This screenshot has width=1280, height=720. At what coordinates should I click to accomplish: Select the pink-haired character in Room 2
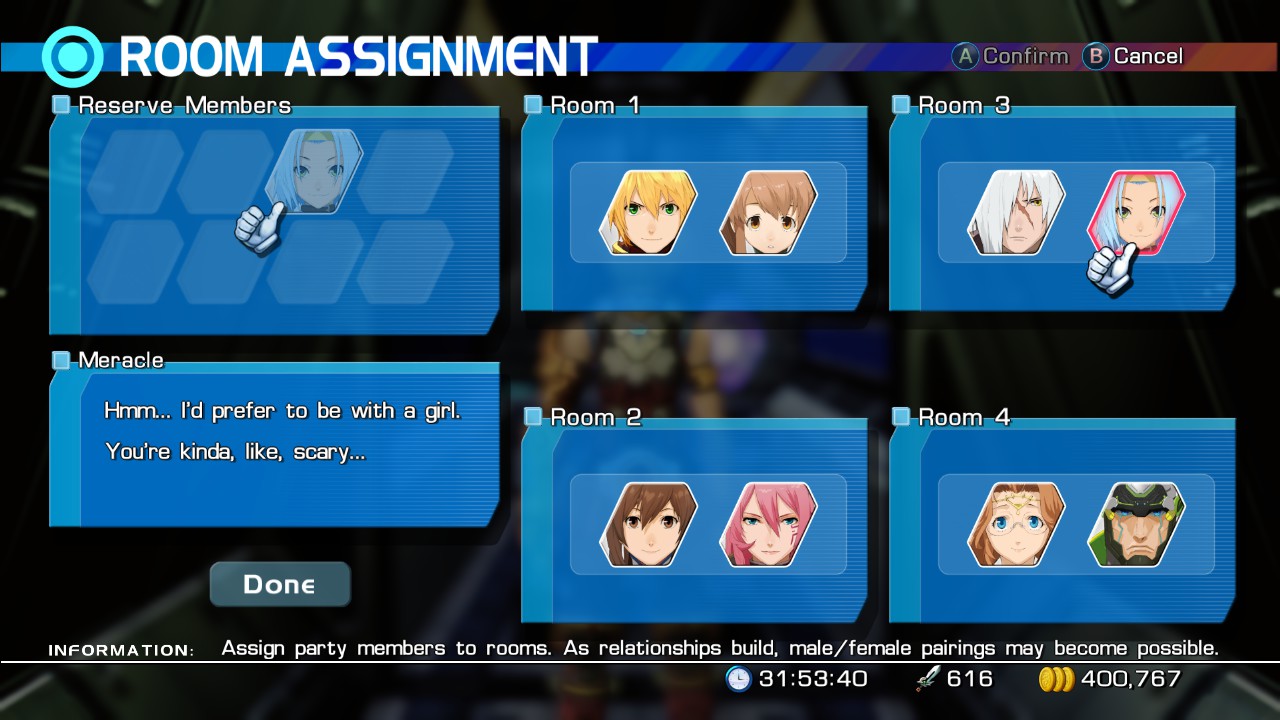768,524
